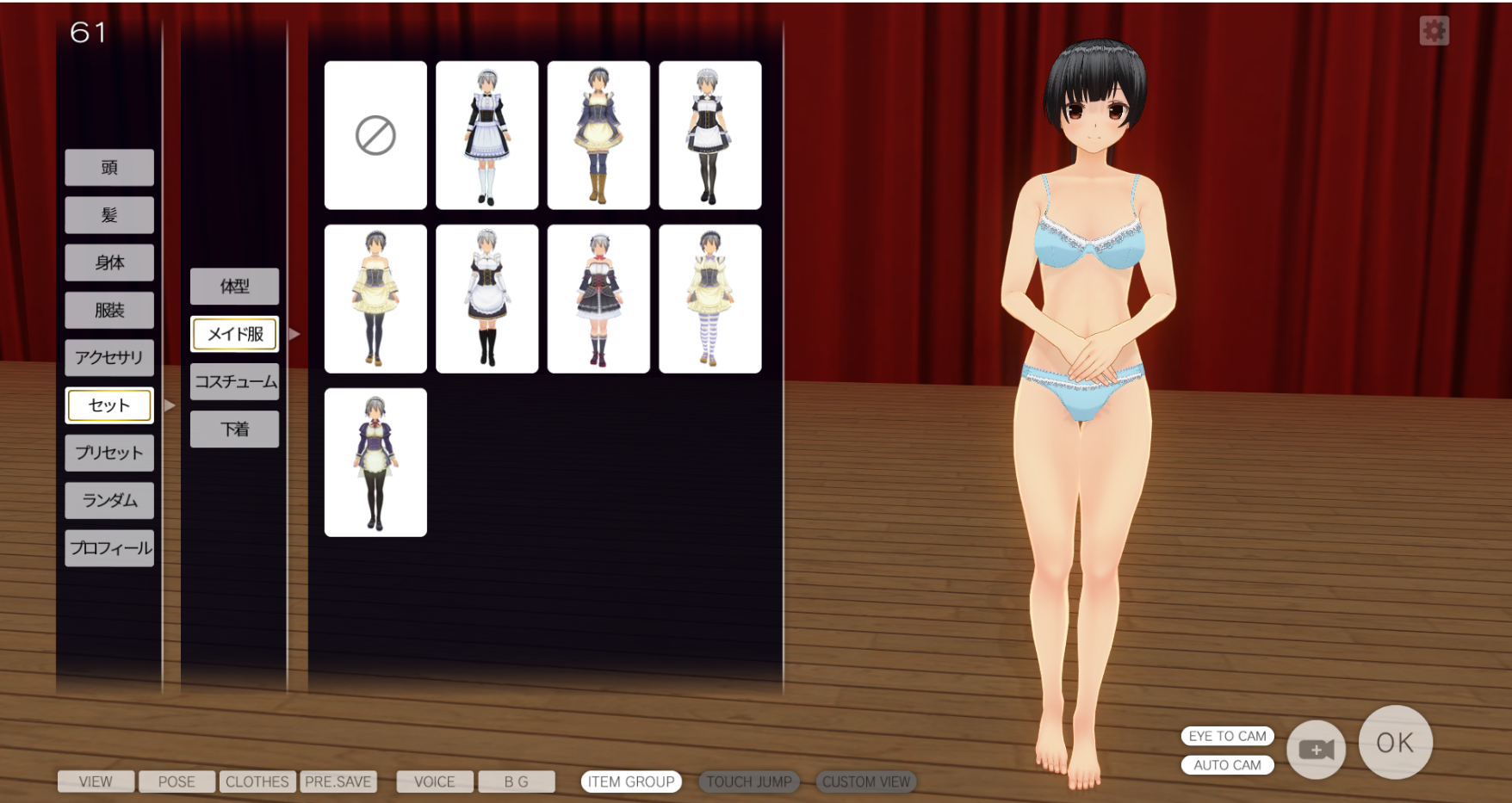The image size is (1512, 803).
Task: Switch to the 服装 (clothing) category
Action: tap(109, 310)
